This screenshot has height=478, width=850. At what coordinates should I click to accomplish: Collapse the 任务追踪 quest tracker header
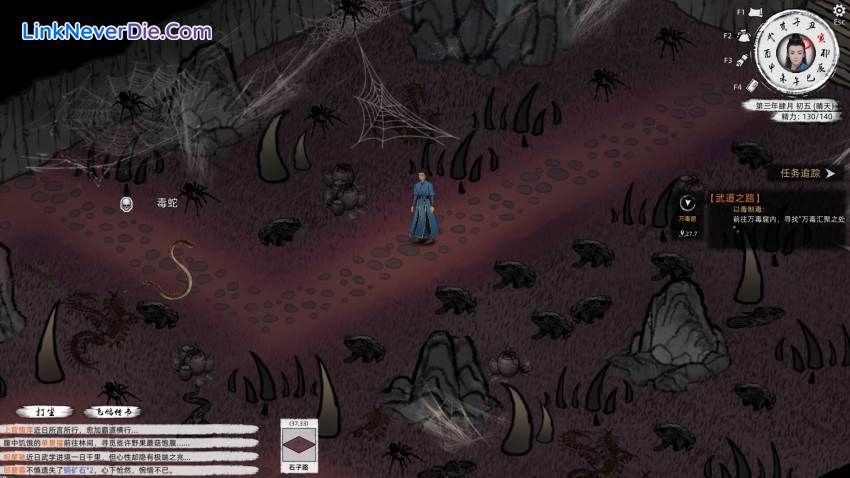[x=807, y=173]
